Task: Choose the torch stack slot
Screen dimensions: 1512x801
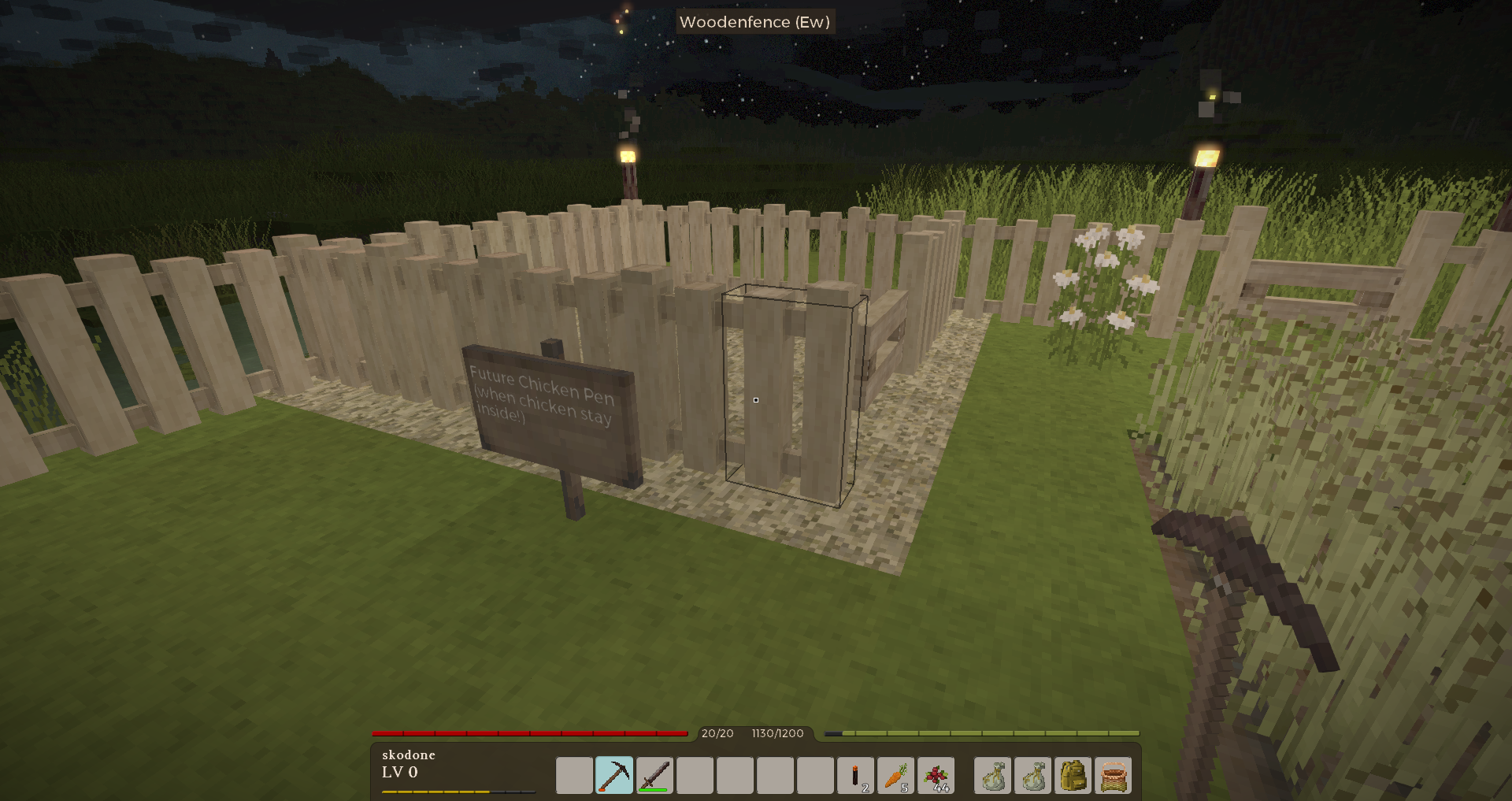Action: point(855,776)
